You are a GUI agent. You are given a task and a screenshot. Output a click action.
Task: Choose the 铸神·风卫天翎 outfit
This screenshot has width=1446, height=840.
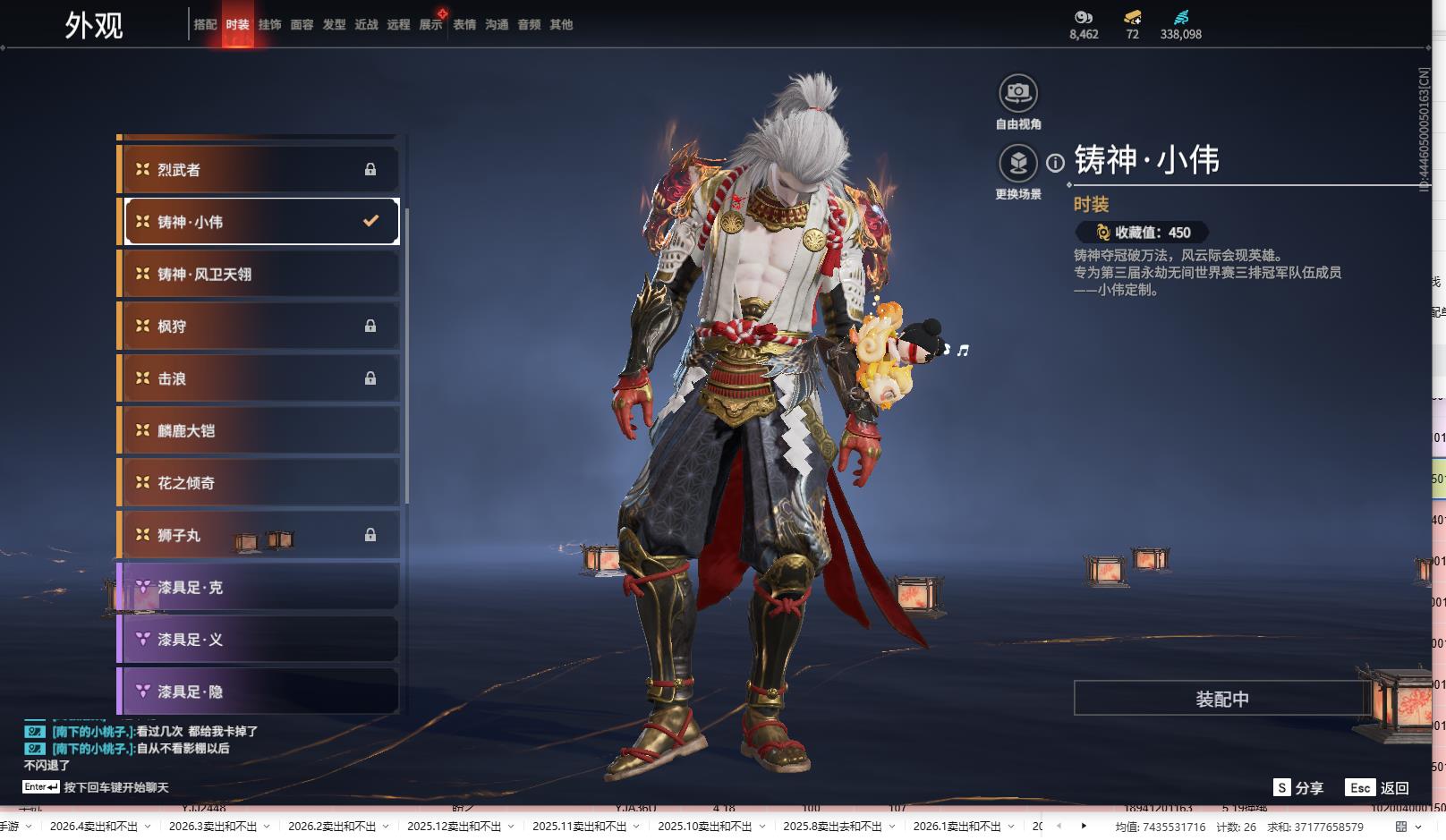click(x=259, y=275)
